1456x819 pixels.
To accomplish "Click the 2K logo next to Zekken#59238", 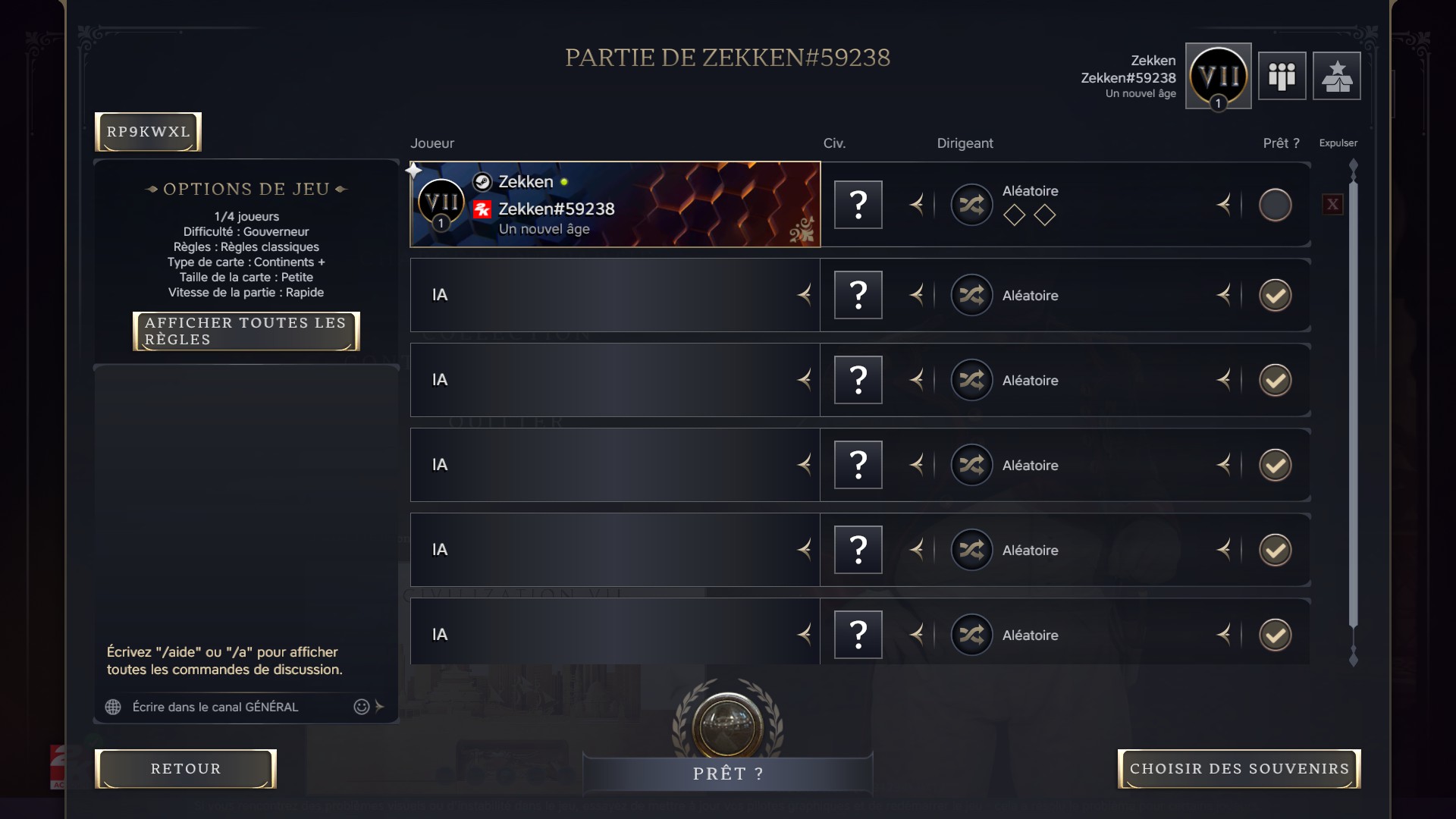I will pyautogui.click(x=482, y=209).
